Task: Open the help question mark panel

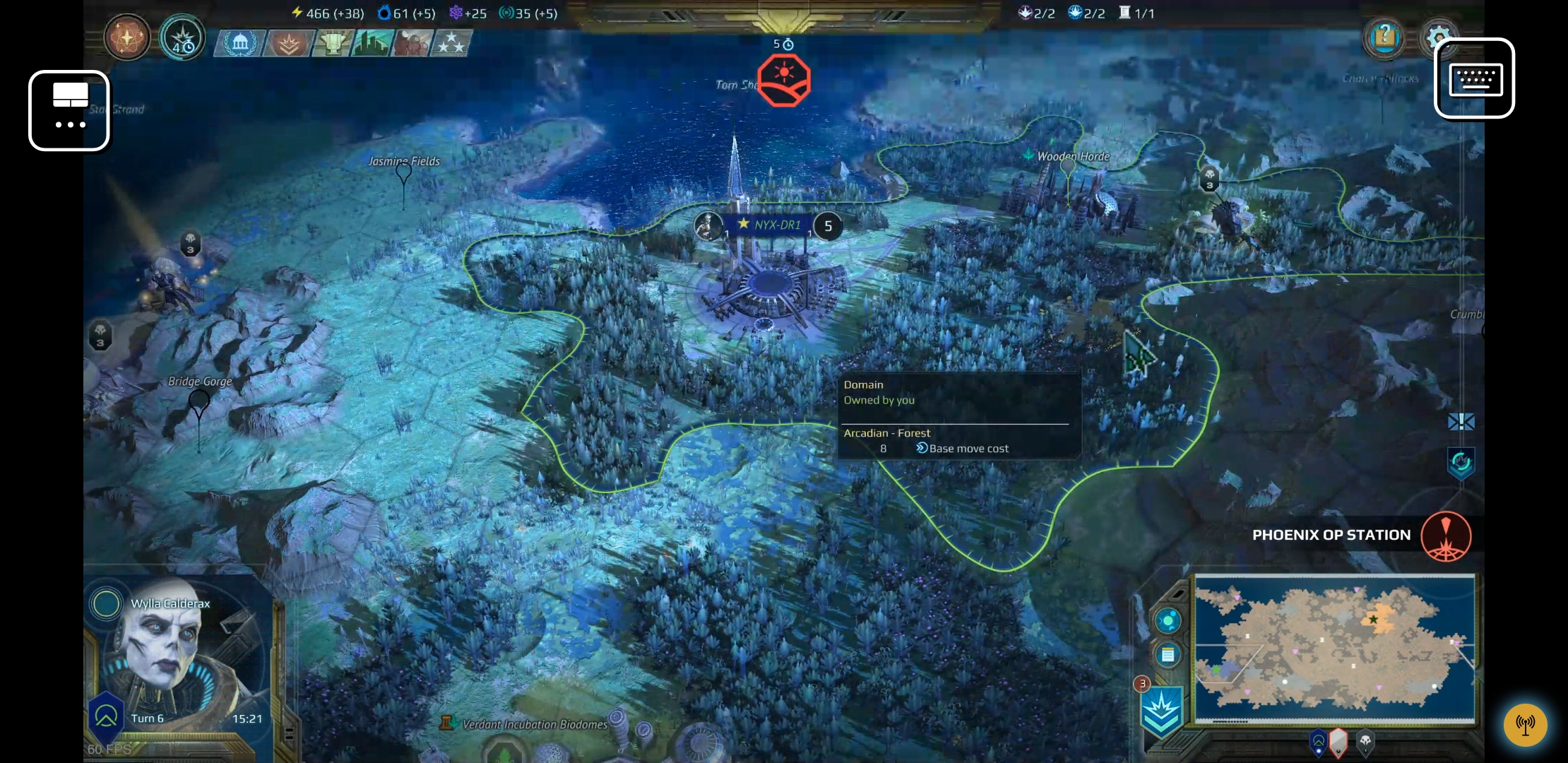Action: (1384, 37)
